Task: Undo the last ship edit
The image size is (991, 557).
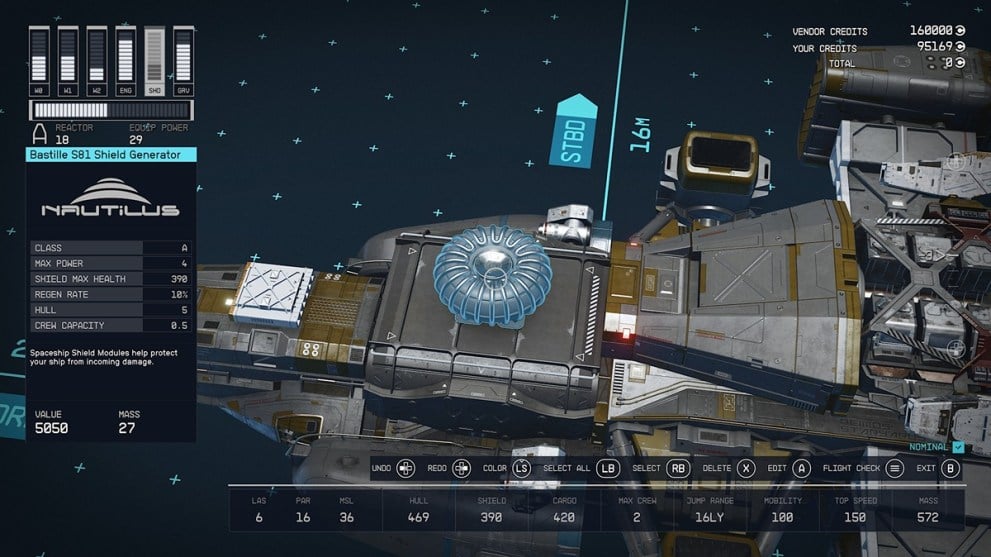Action: (x=406, y=468)
